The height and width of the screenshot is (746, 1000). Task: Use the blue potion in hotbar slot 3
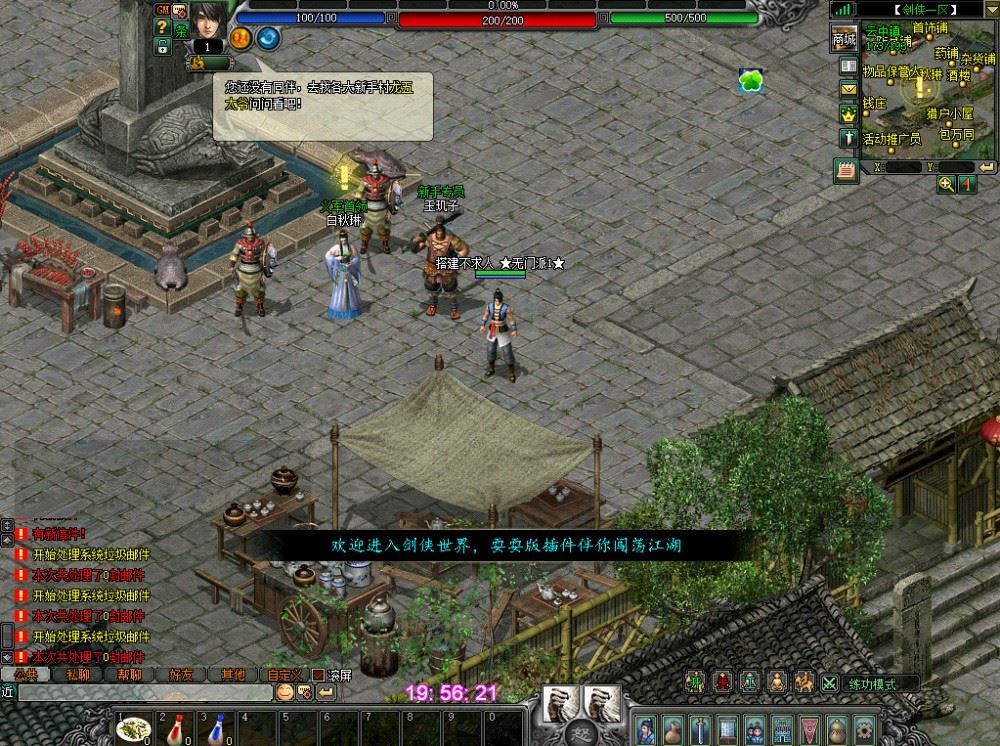(x=216, y=730)
